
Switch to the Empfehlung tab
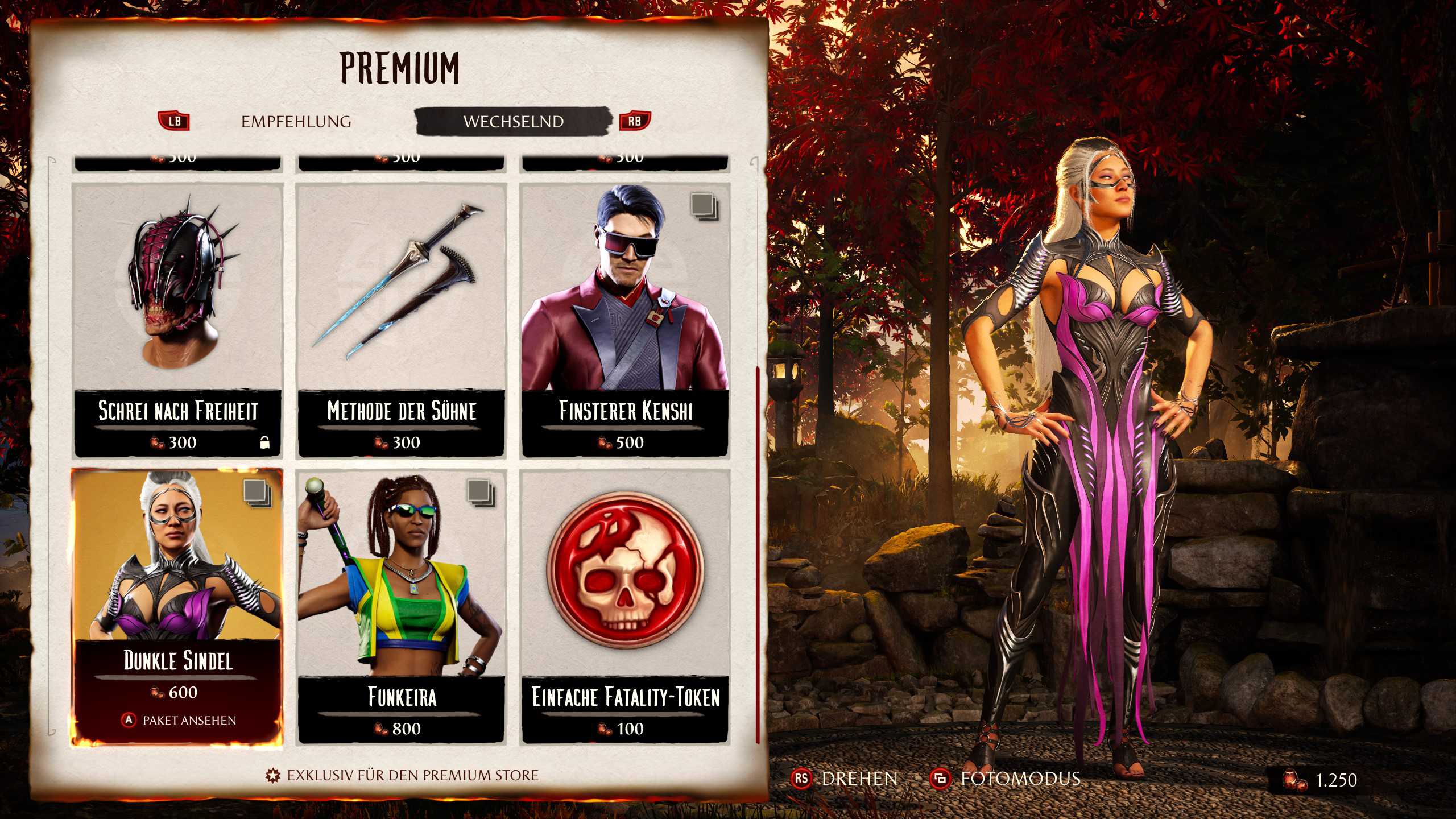tap(296, 122)
